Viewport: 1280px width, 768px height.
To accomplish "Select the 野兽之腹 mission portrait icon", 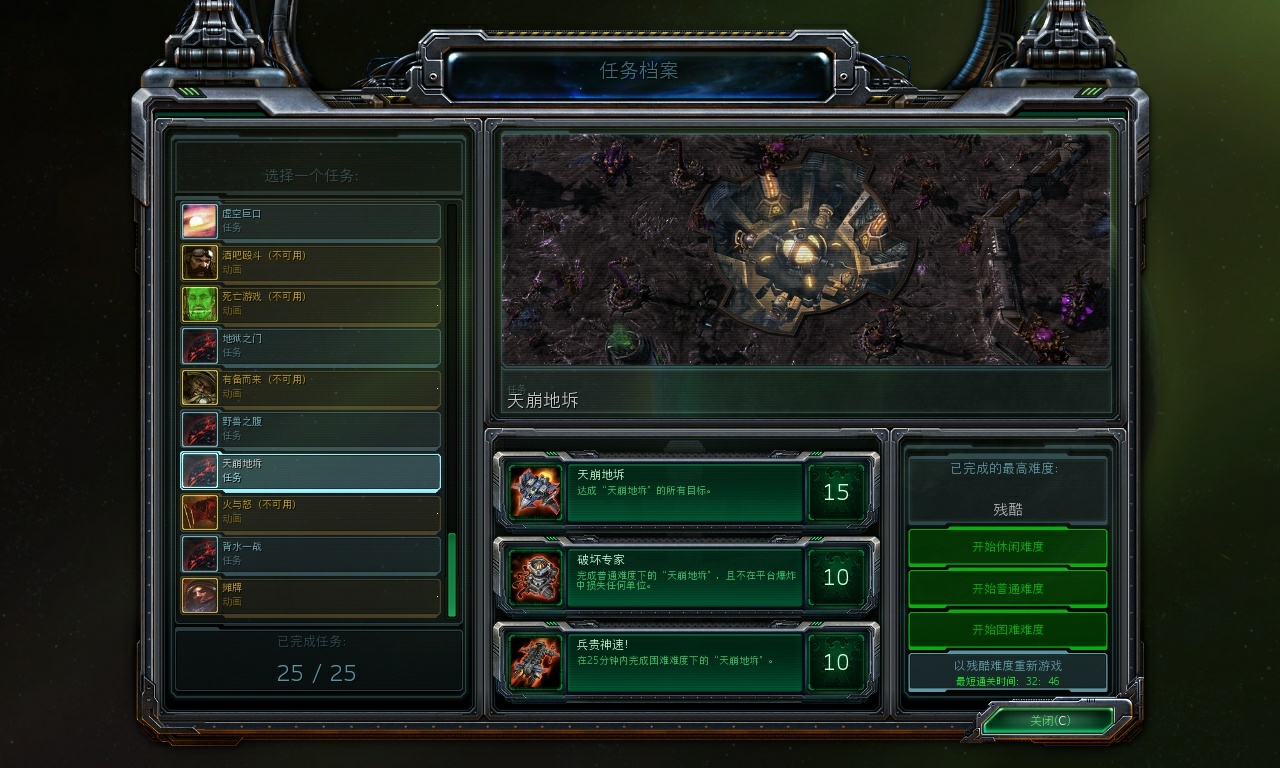I will pyautogui.click(x=199, y=429).
